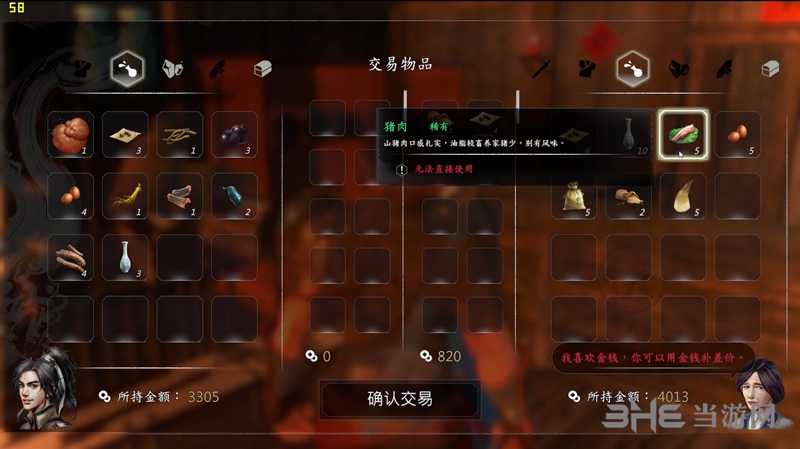The height and width of the screenshot is (449, 800).
Task: Select player's consumables flask tab
Action: pyautogui.click(x=127, y=68)
